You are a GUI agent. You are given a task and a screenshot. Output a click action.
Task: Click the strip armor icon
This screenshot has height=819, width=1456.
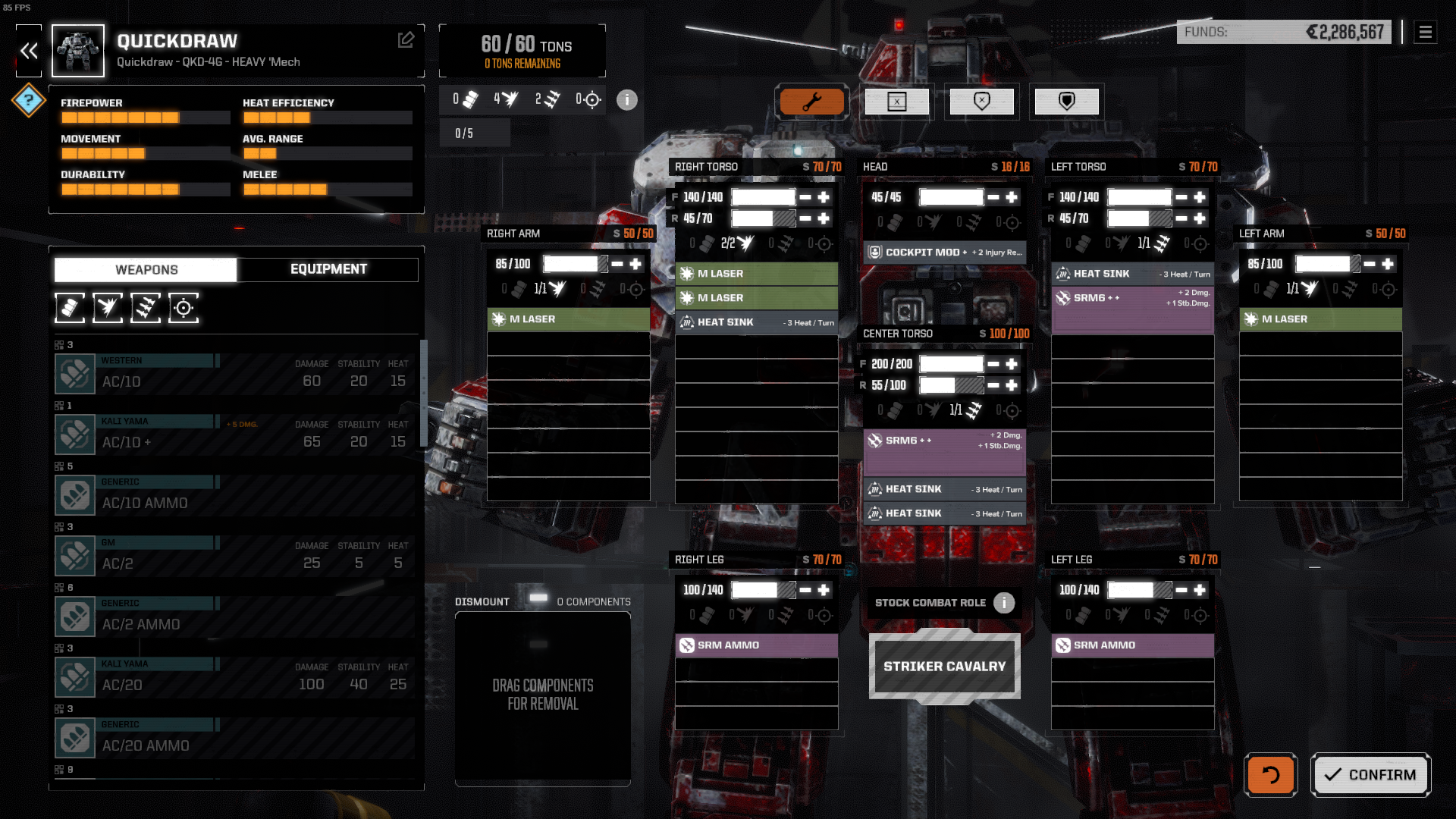[x=981, y=101]
